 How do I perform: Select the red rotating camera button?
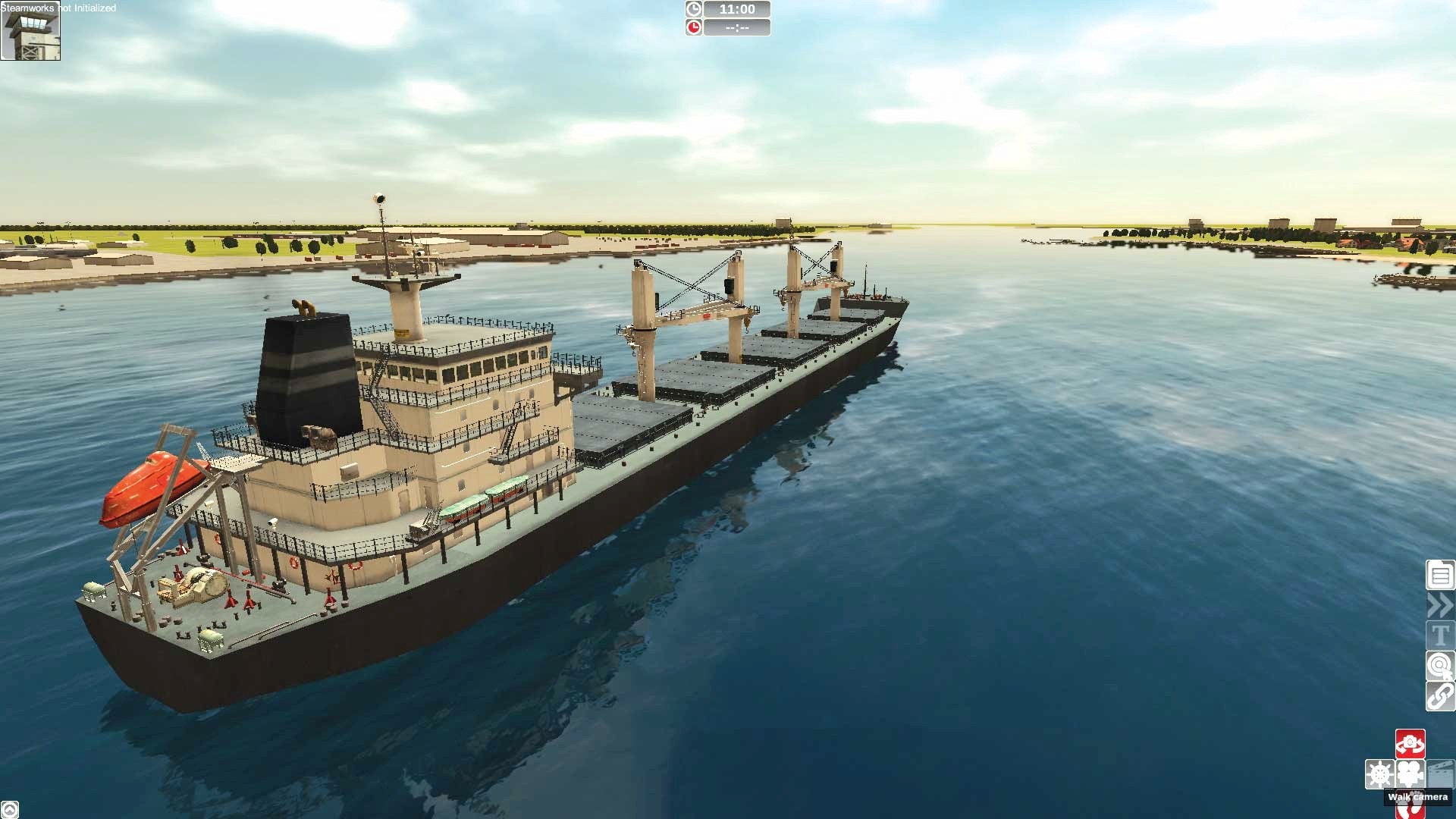[x=1410, y=744]
